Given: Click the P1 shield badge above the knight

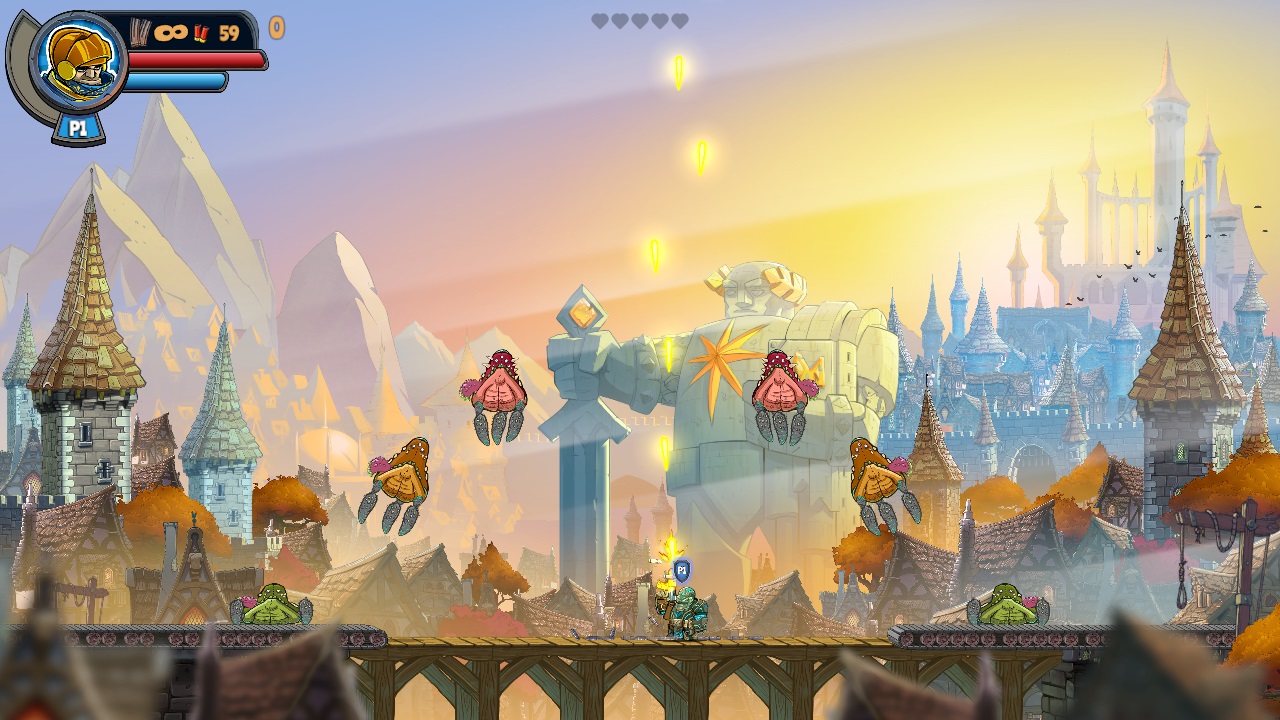Looking at the screenshot, I should pos(681,568).
